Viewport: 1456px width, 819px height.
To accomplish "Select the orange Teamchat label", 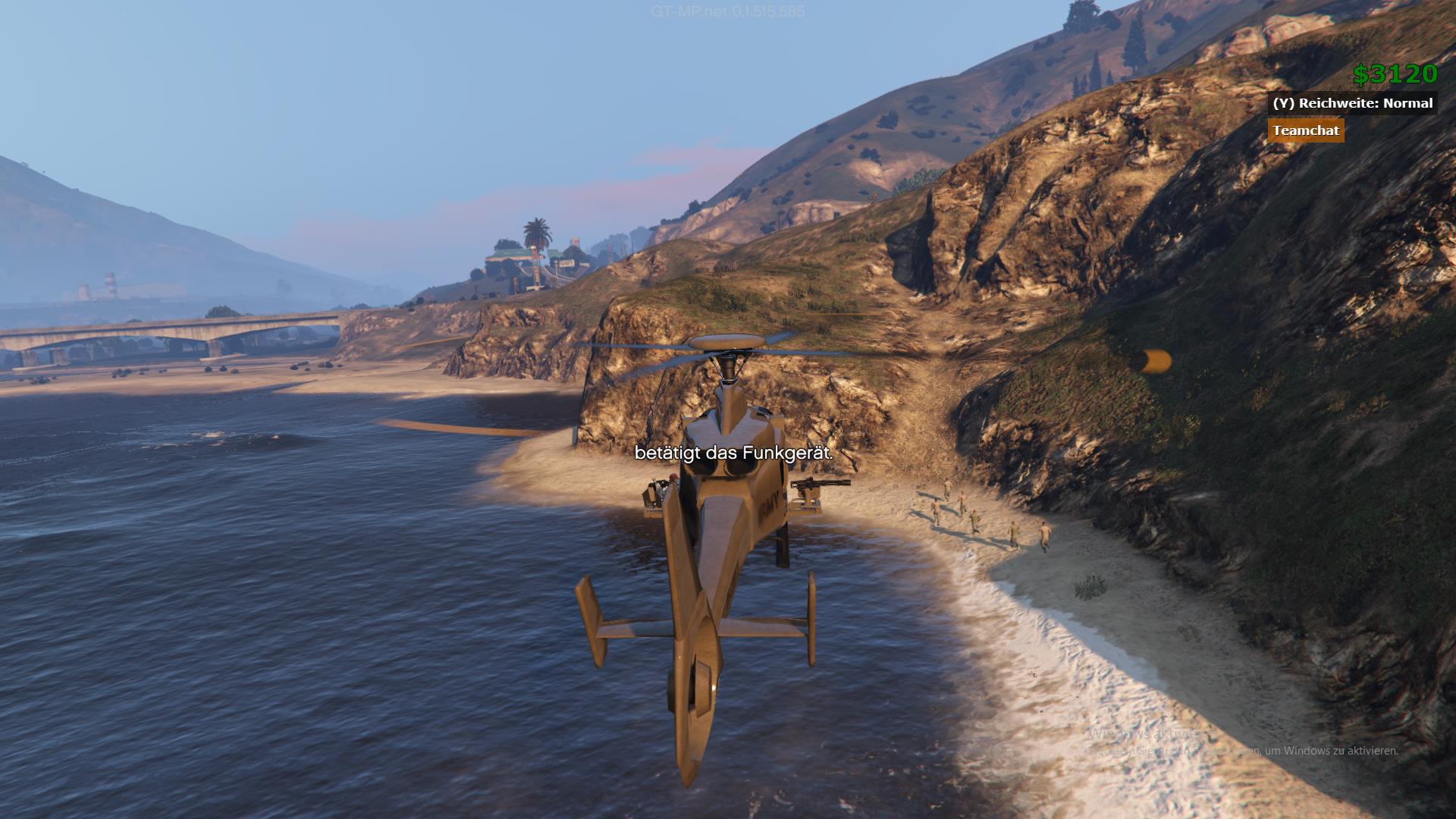I will pyautogui.click(x=1305, y=130).
